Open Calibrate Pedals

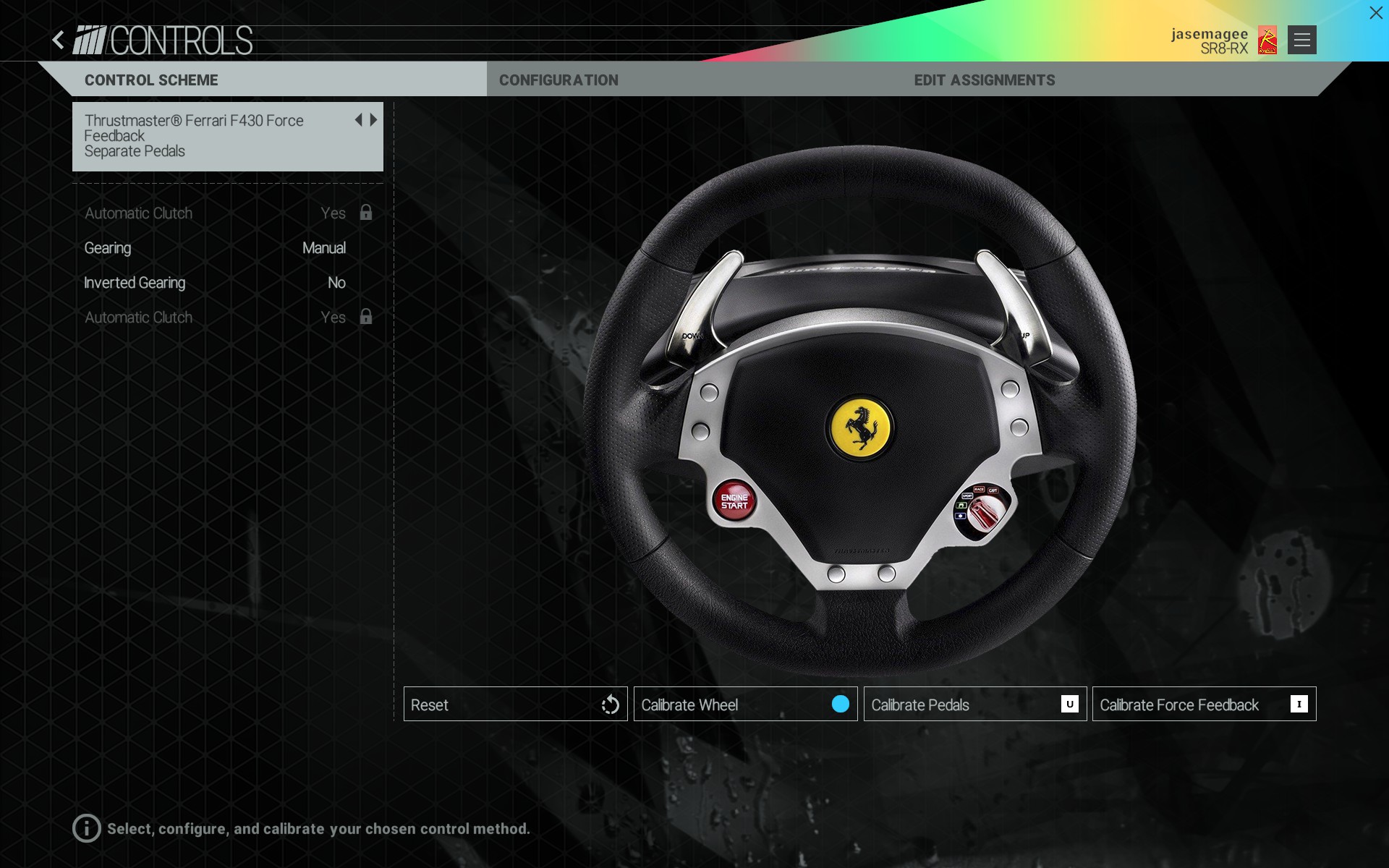click(x=974, y=705)
